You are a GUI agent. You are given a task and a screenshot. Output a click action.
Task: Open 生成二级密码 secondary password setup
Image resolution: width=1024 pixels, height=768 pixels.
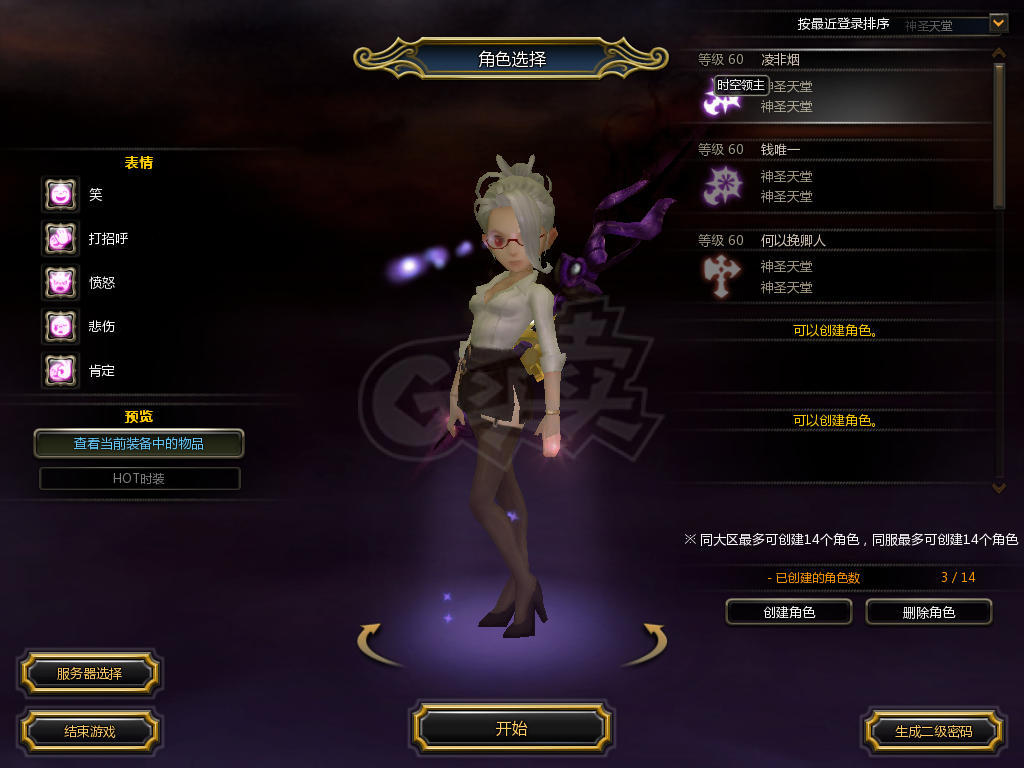[x=933, y=731]
